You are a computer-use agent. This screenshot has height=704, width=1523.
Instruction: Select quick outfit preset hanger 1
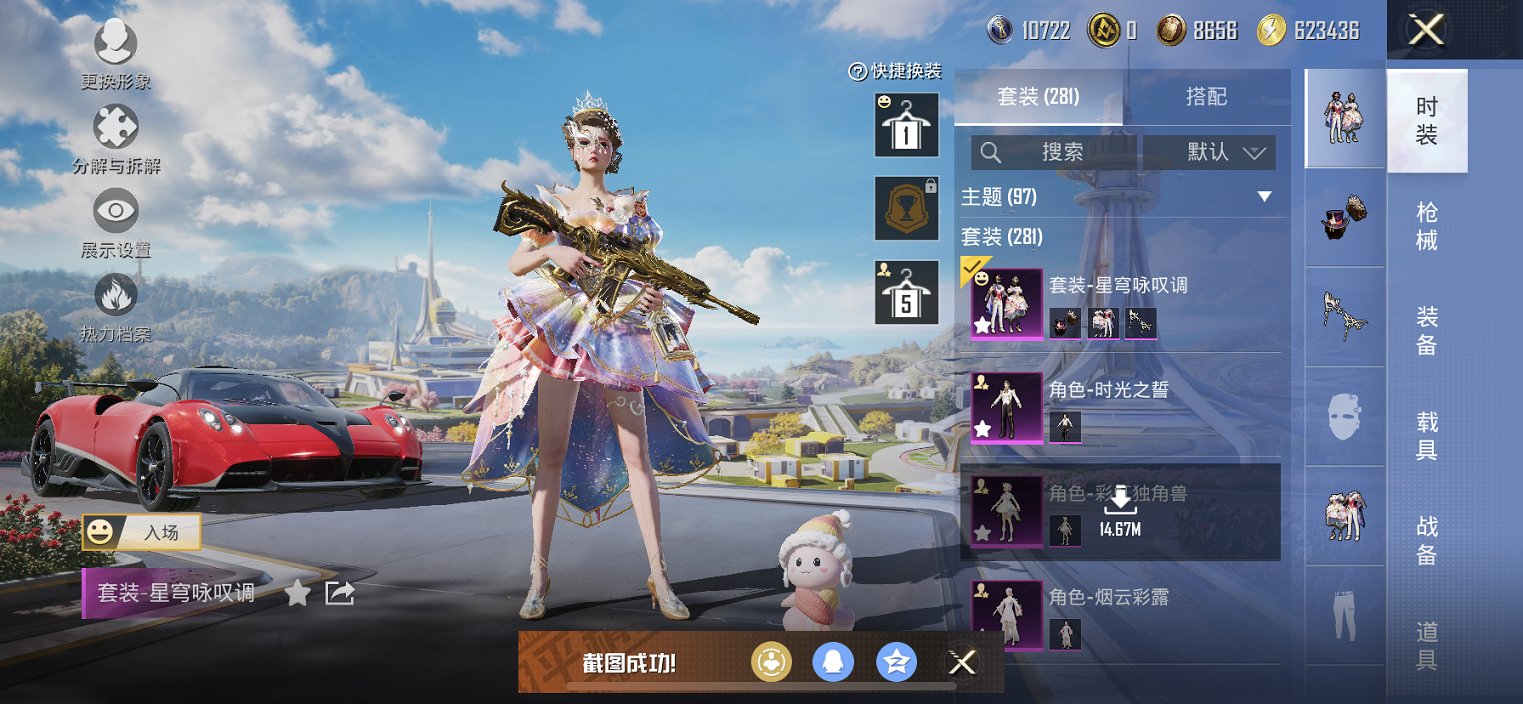(x=906, y=125)
